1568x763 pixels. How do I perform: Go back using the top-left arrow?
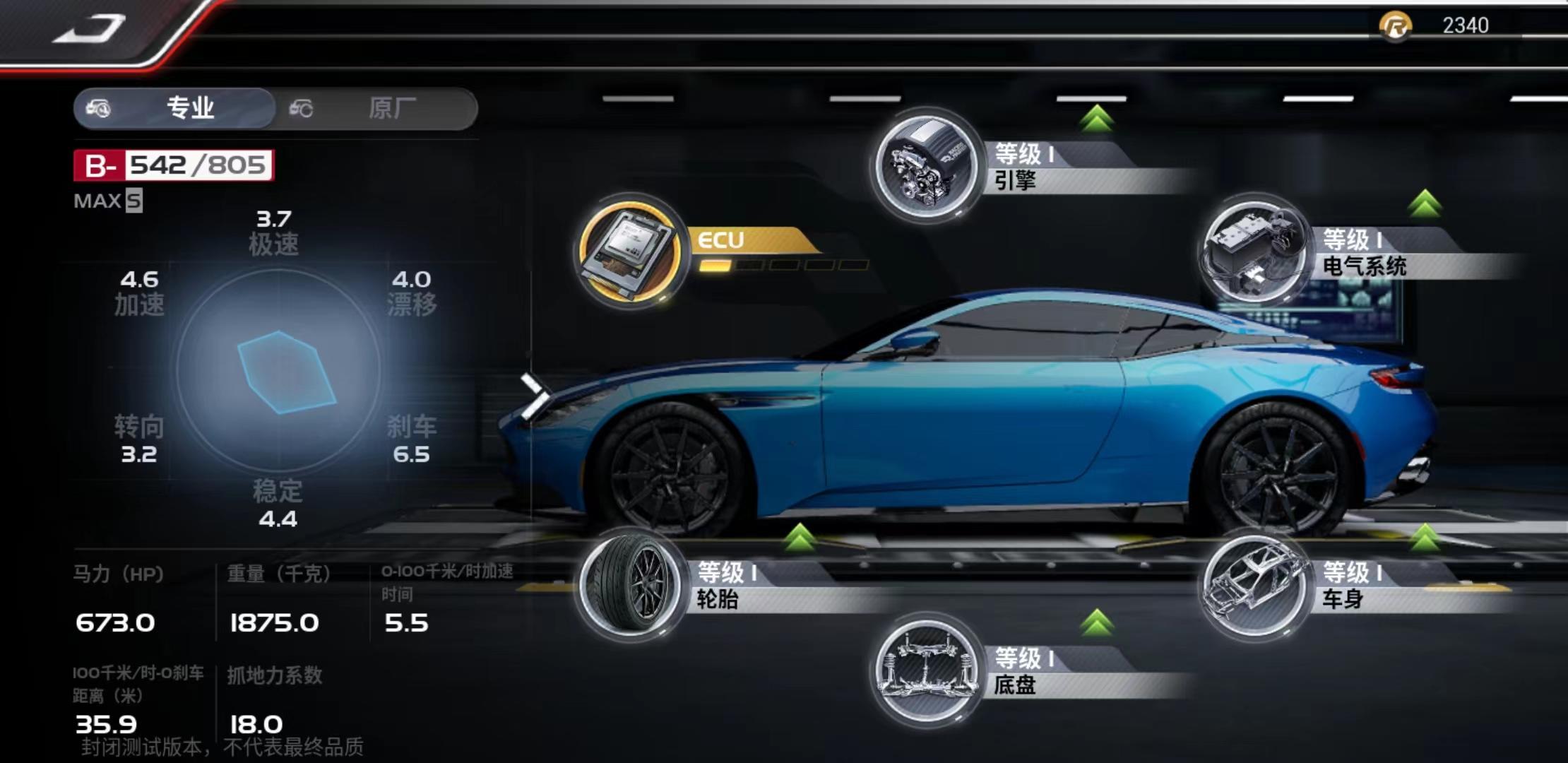(x=90, y=30)
